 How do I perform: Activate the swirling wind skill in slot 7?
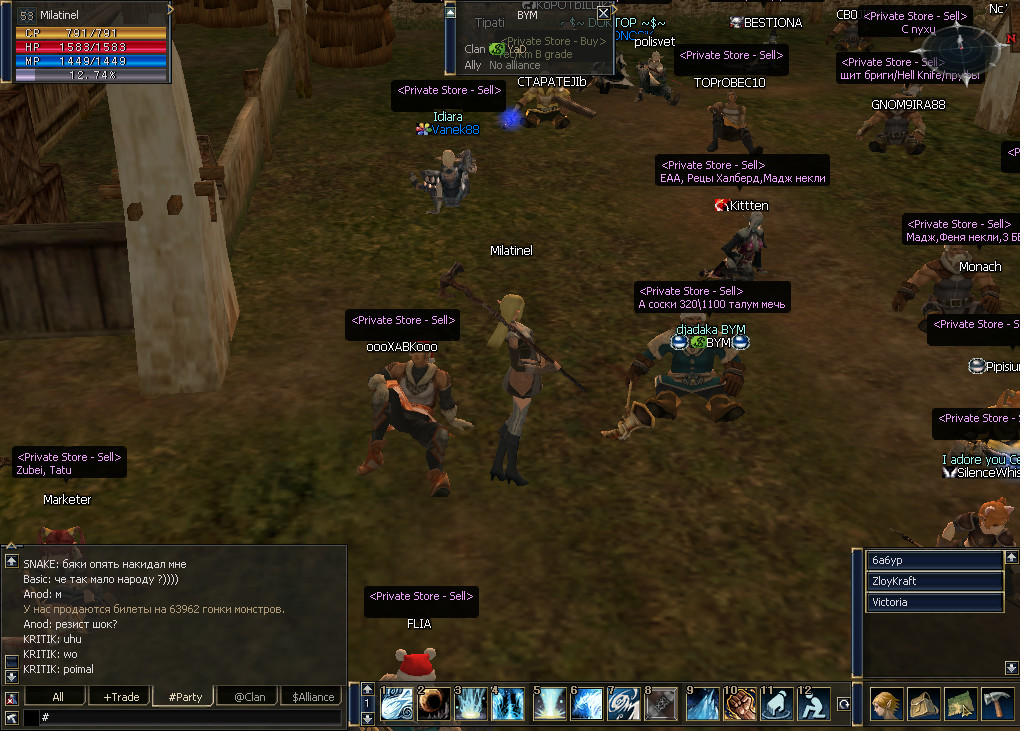click(624, 703)
